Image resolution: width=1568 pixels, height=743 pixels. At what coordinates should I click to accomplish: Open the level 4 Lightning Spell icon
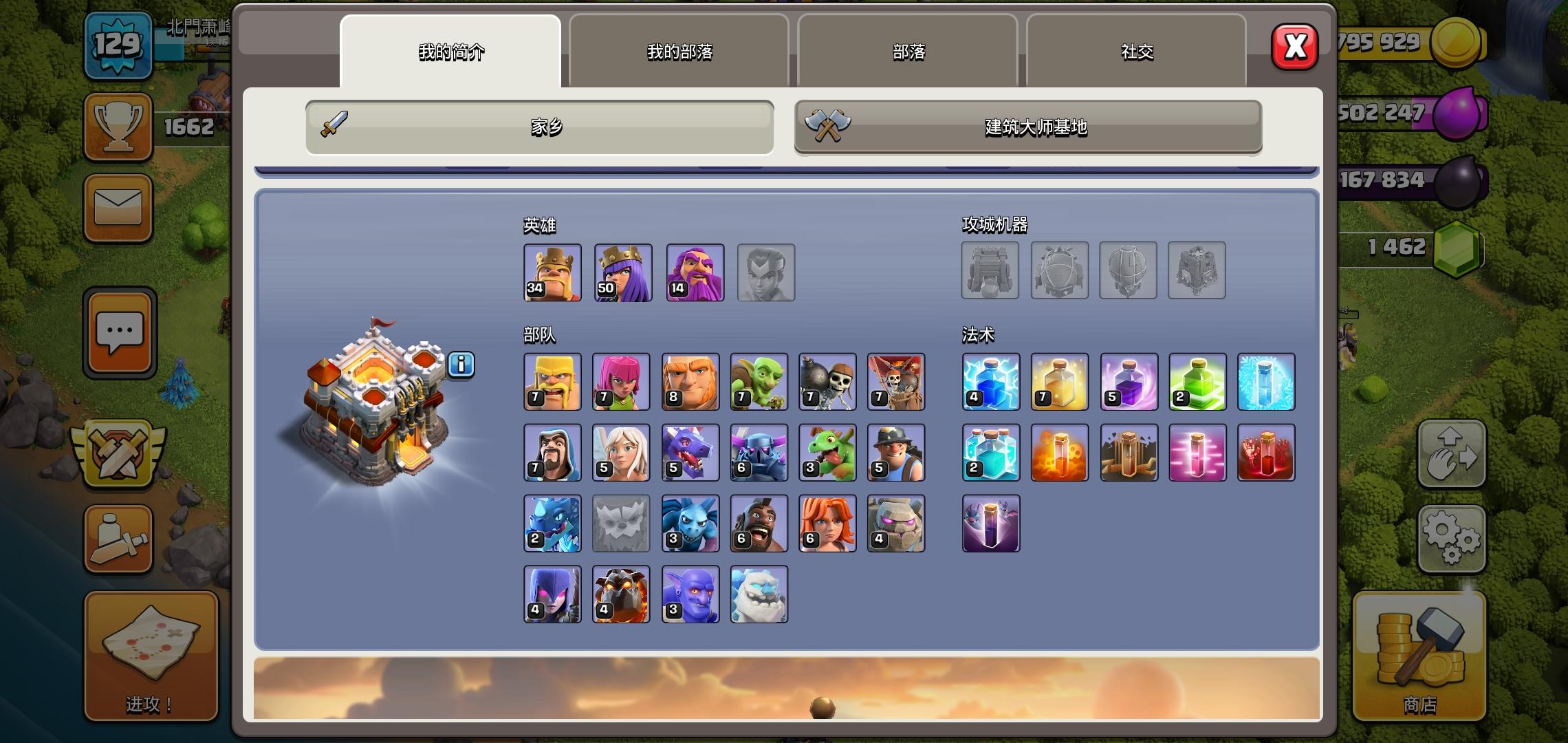[990, 382]
